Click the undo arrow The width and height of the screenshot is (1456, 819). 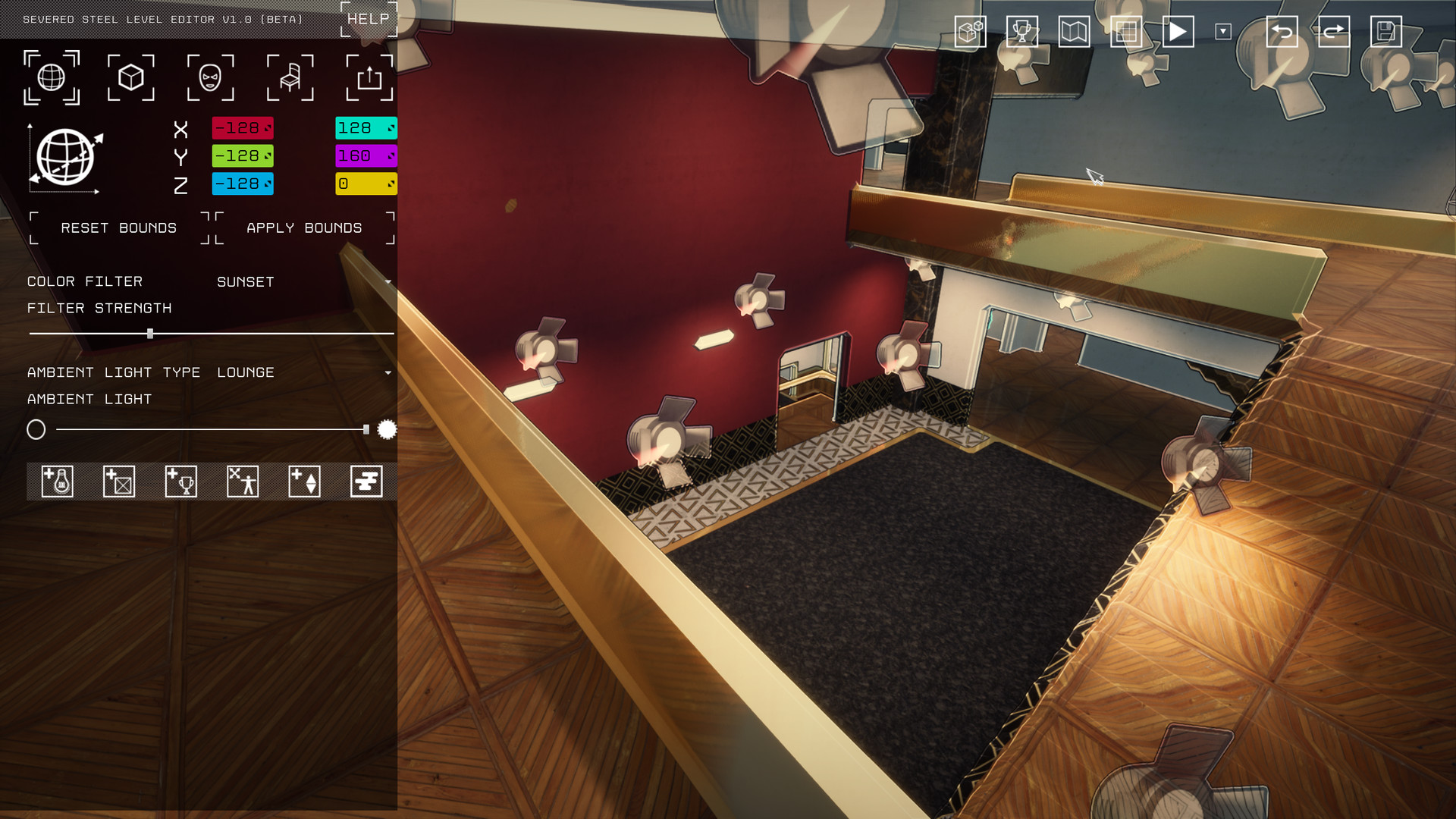tap(1282, 32)
